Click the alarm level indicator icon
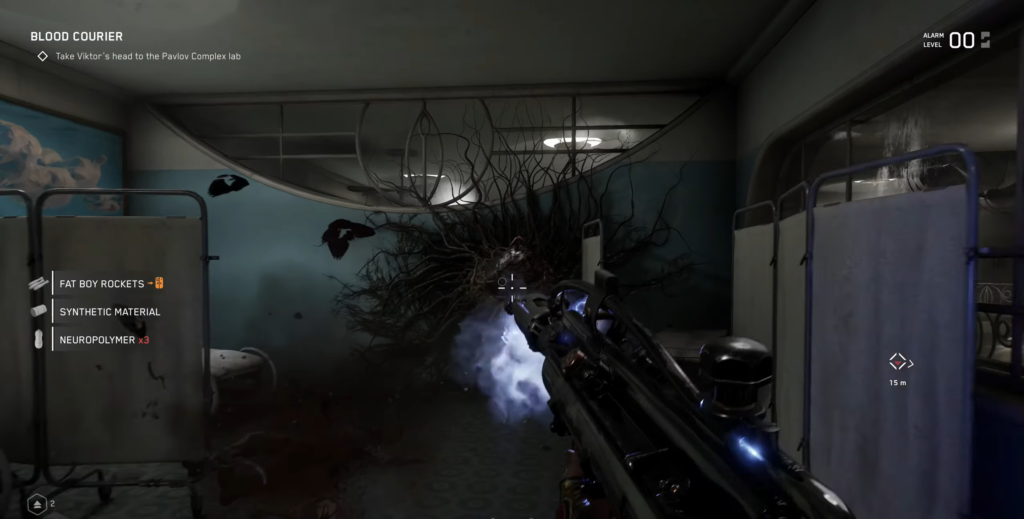Image resolution: width=1024 pixels, height=519 pixels. click(x=985, y=40)
